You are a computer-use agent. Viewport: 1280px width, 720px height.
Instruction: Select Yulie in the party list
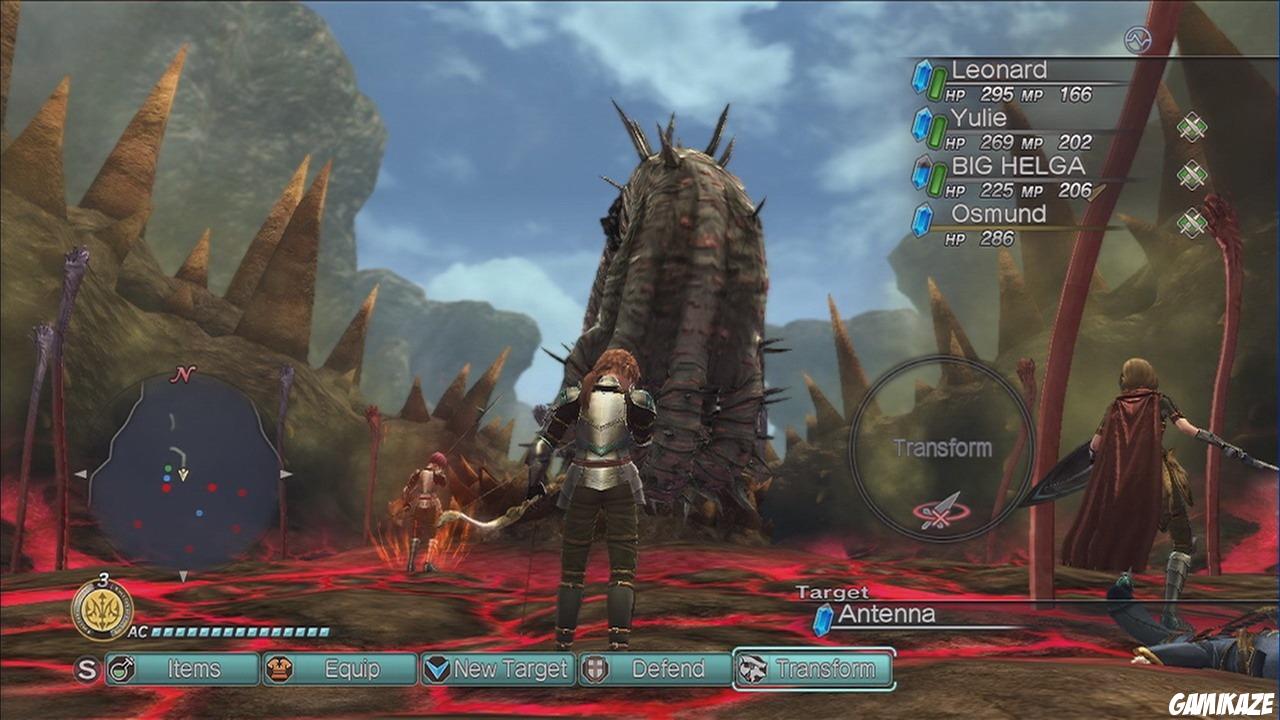click(x=979, y=119)
